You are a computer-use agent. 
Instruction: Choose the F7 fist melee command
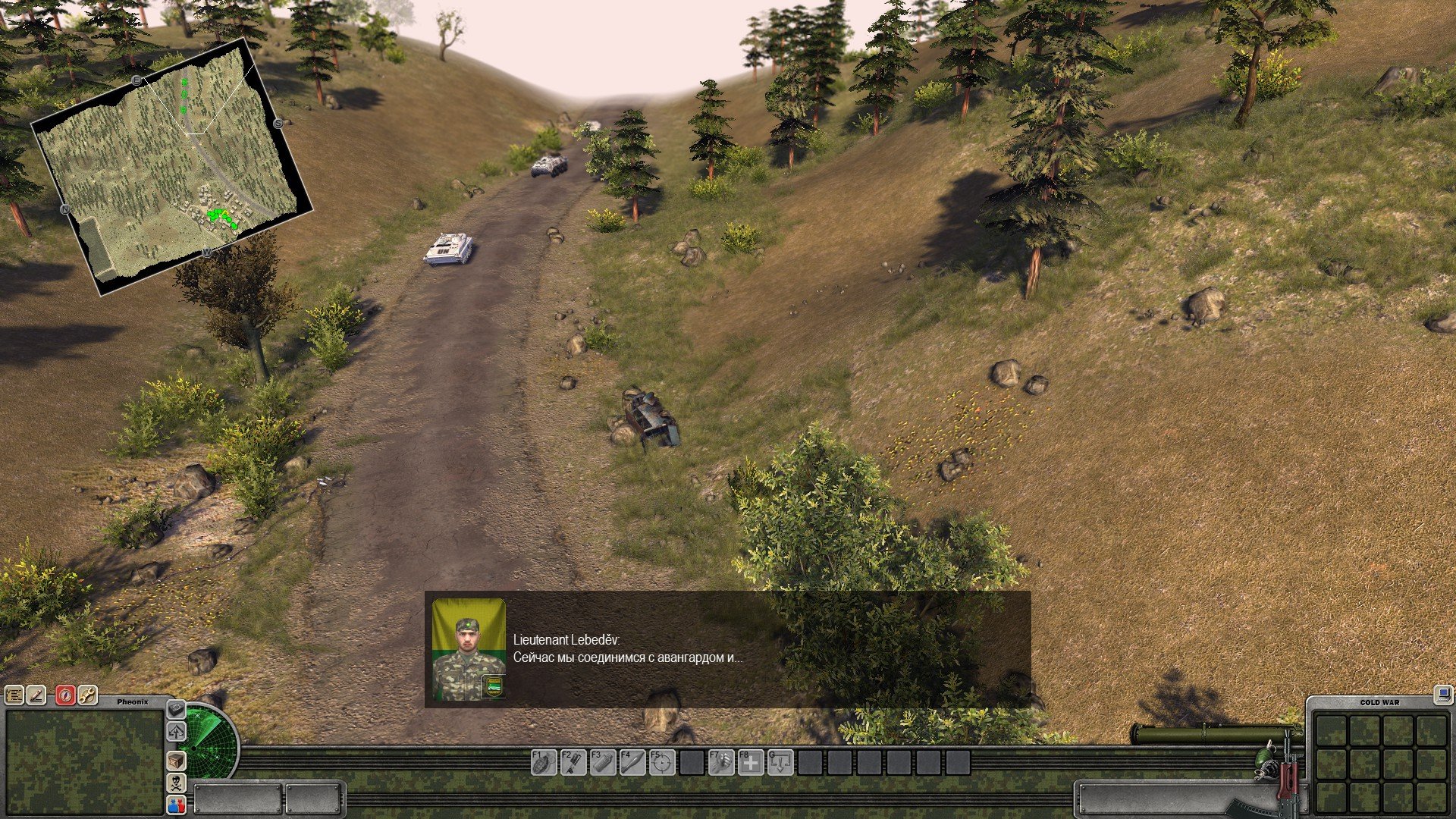click(721, 762)
